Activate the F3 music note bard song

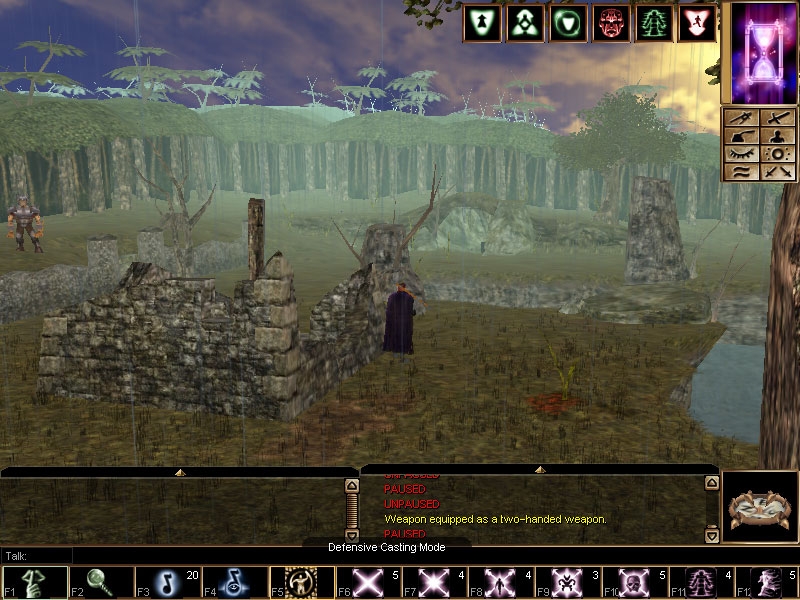coord(167,582)
